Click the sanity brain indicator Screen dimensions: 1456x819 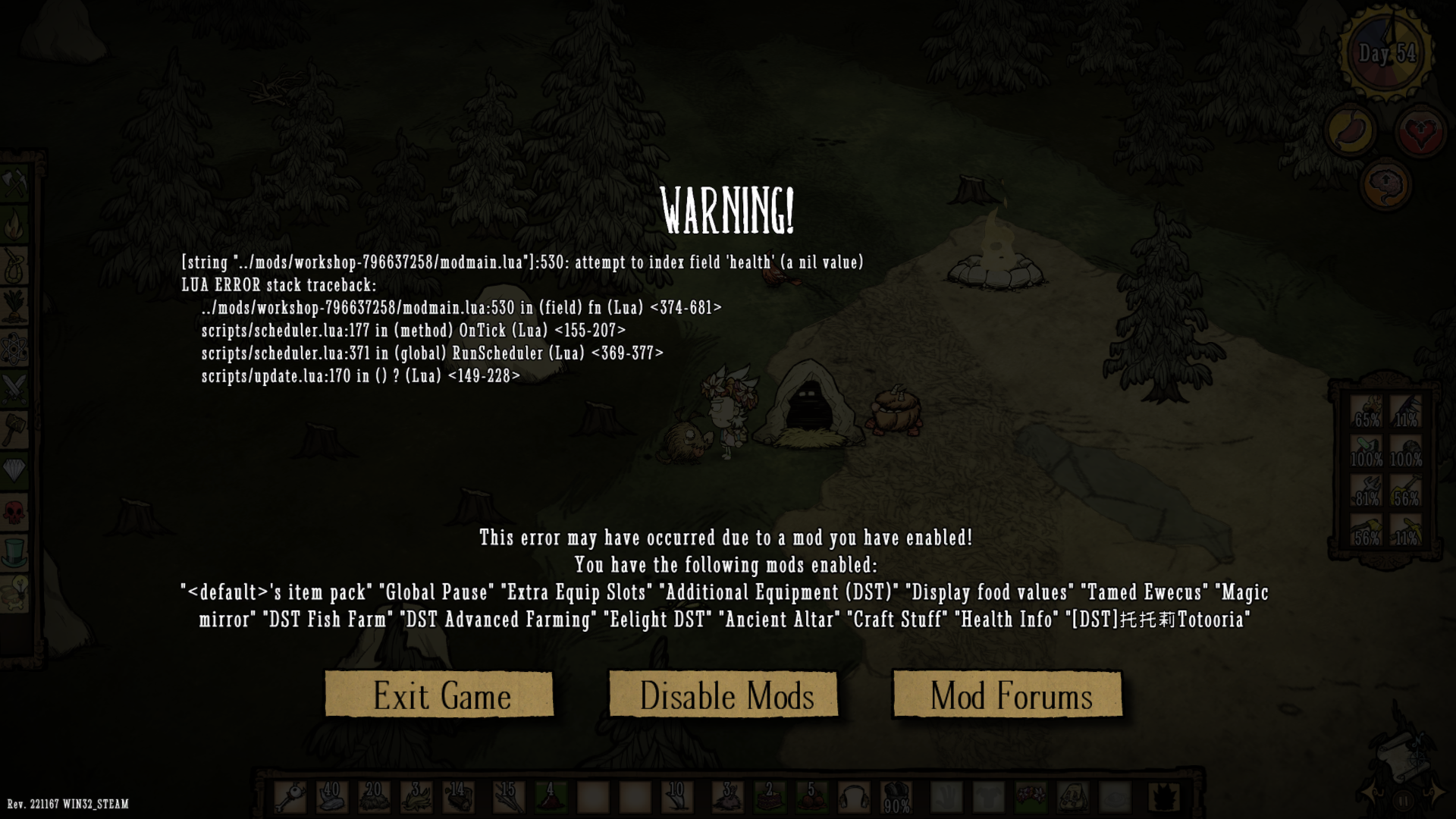coord(1388,182)
